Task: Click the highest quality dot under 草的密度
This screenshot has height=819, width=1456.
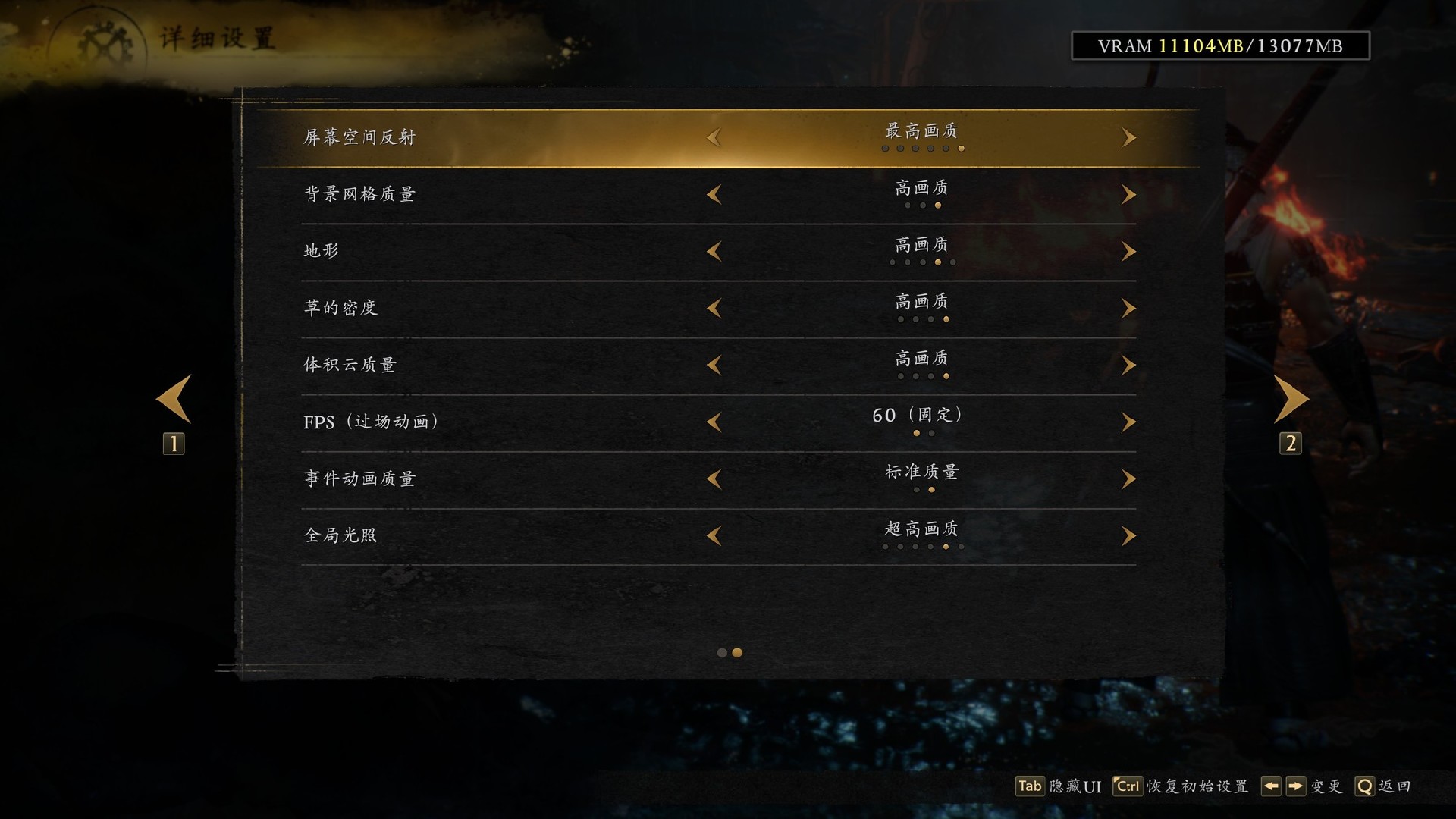Action: tap(946, 318)
